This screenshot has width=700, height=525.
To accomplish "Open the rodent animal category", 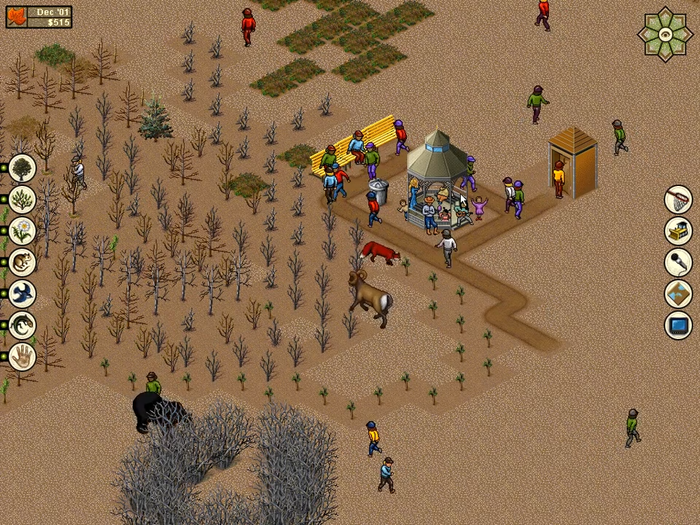I will 21,262.
